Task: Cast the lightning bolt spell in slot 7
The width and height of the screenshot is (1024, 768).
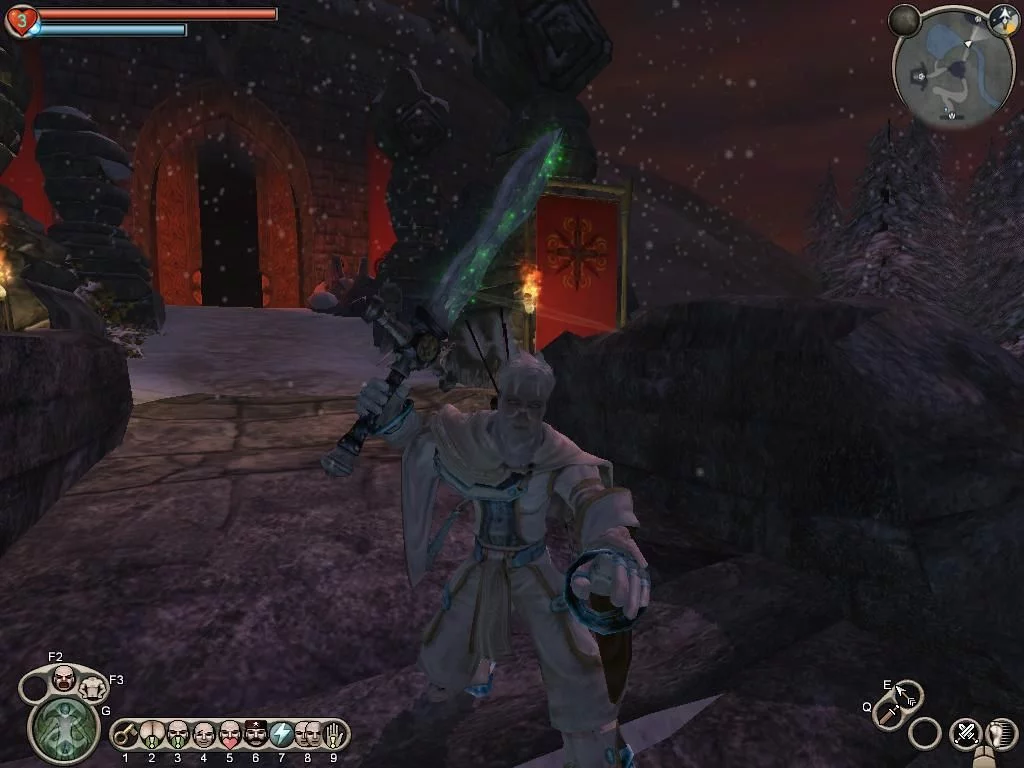Action: coord(281,735)
